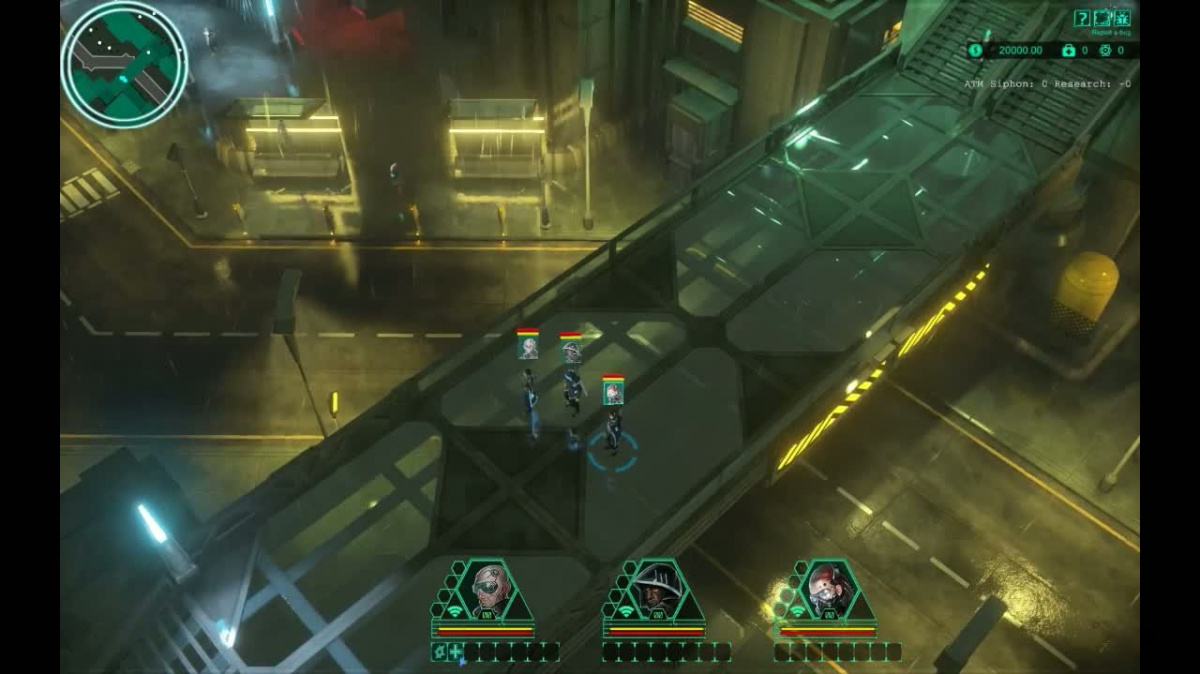
Task: Activate the spiked gear ability slot
Action: coord(439,652)
